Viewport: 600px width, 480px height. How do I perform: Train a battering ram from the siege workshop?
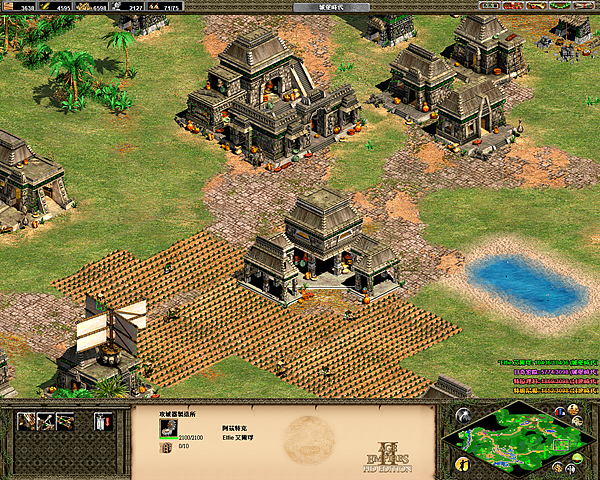tap(27, 422)
